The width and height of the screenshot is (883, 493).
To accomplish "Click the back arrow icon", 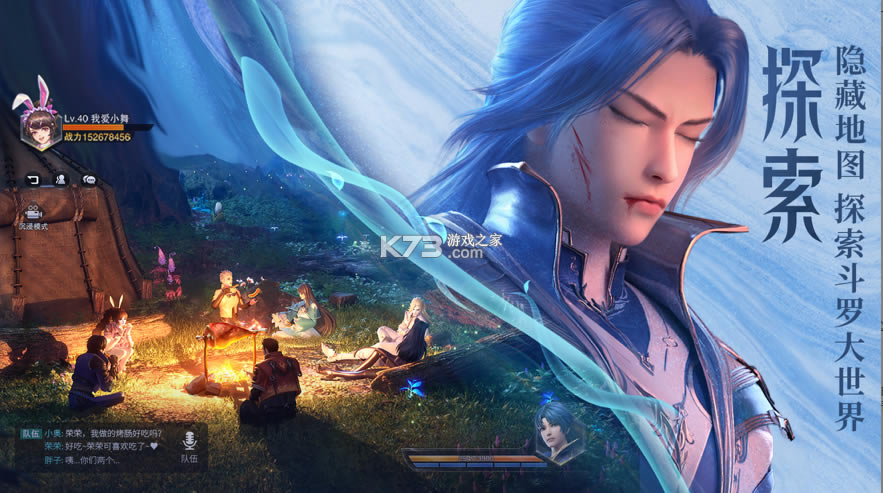I will tap(32, 180).
